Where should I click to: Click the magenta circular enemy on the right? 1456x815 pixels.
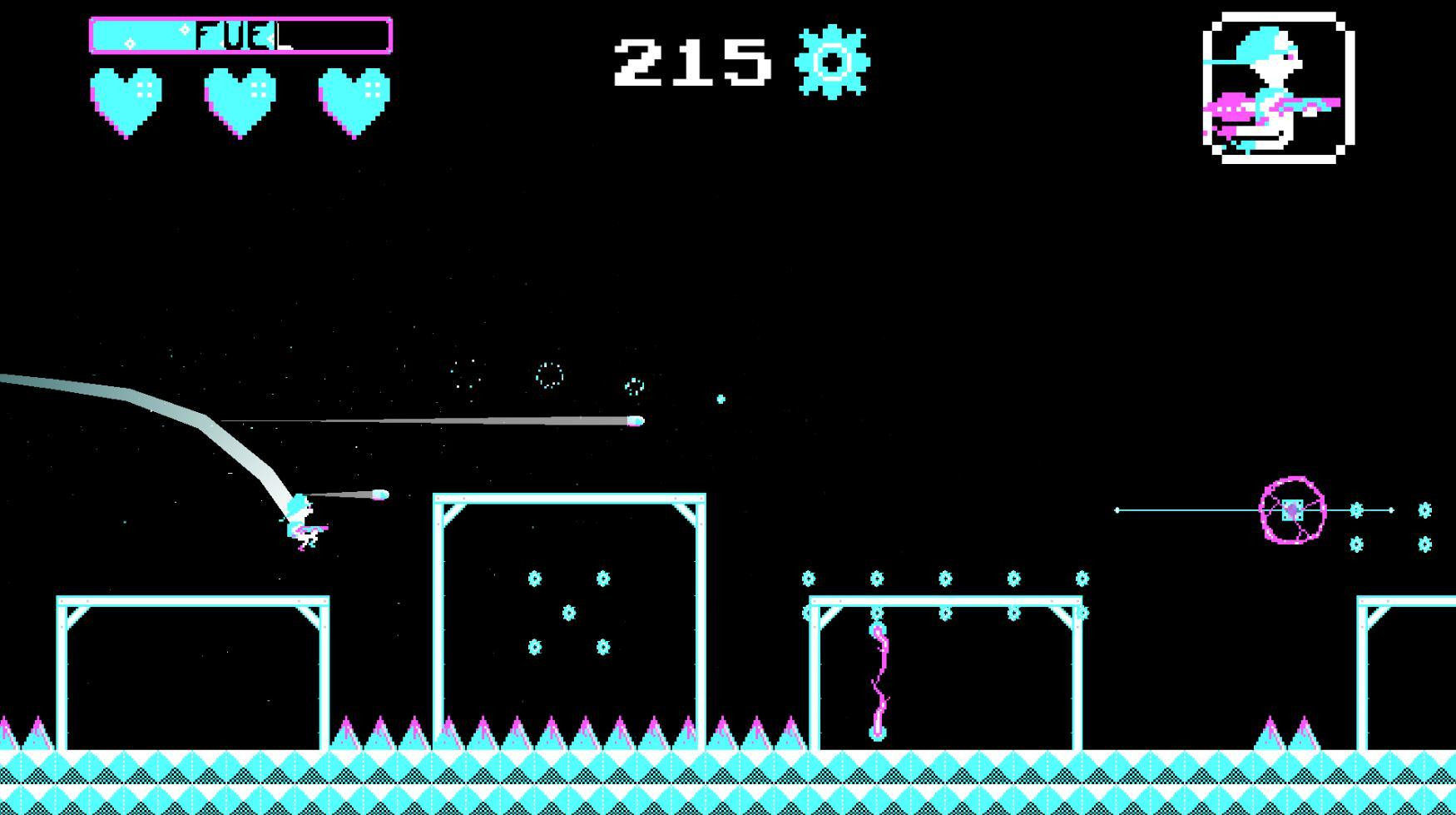[x=1290, y=510]
